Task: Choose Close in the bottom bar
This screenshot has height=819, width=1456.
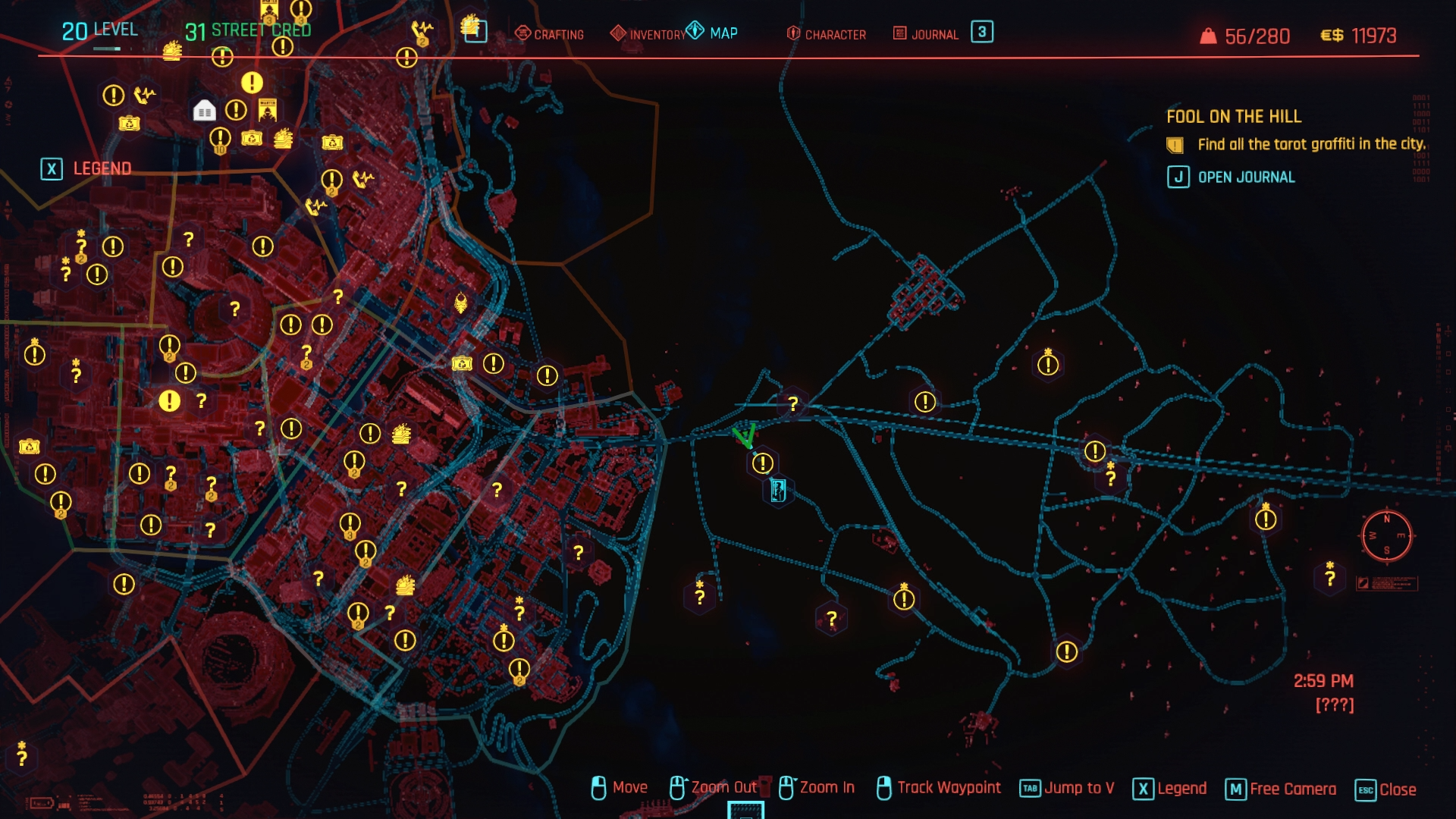Action: [1385, 789]
